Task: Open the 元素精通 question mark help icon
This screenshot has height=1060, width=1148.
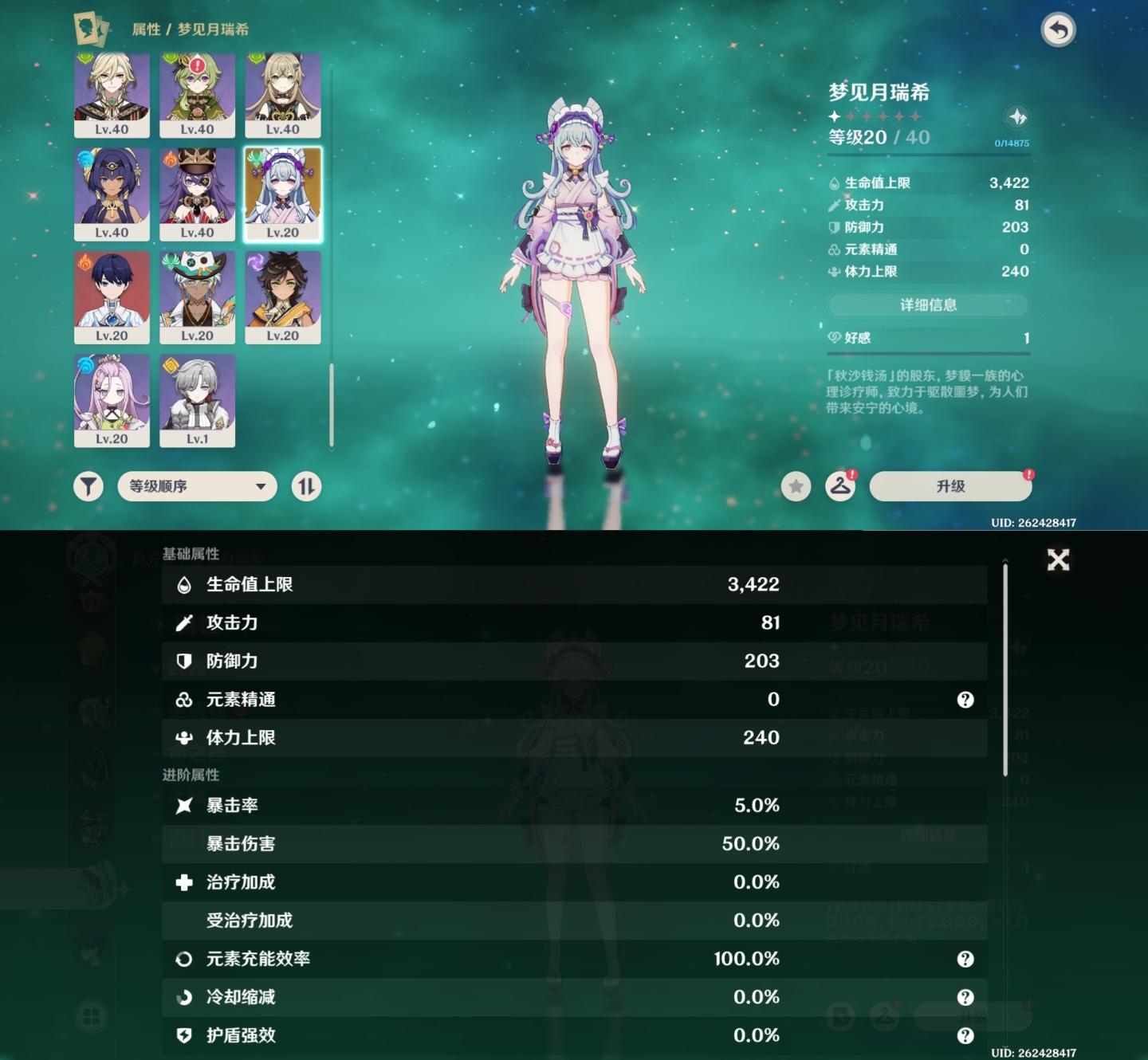Action: tap(965, 700)
